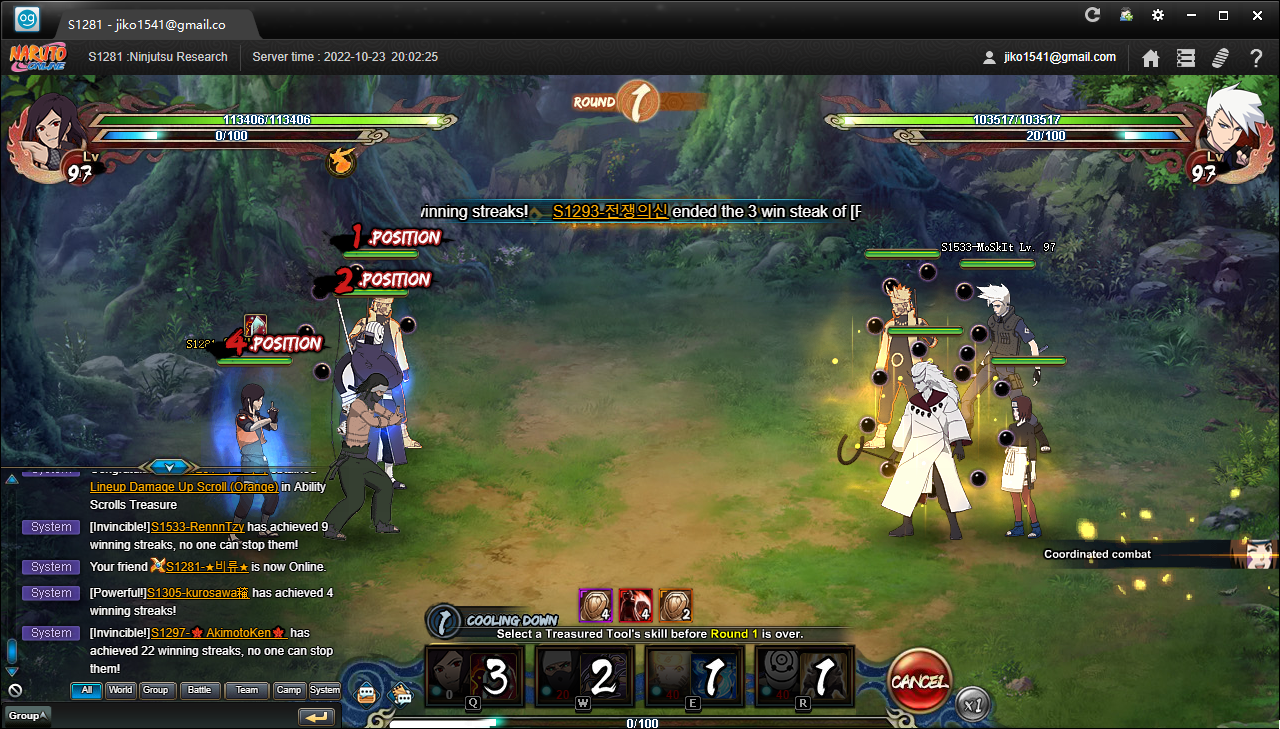The image size is (1280, 729).
Task: Trigger the R skill slot
Action: [x=804, y=677]
